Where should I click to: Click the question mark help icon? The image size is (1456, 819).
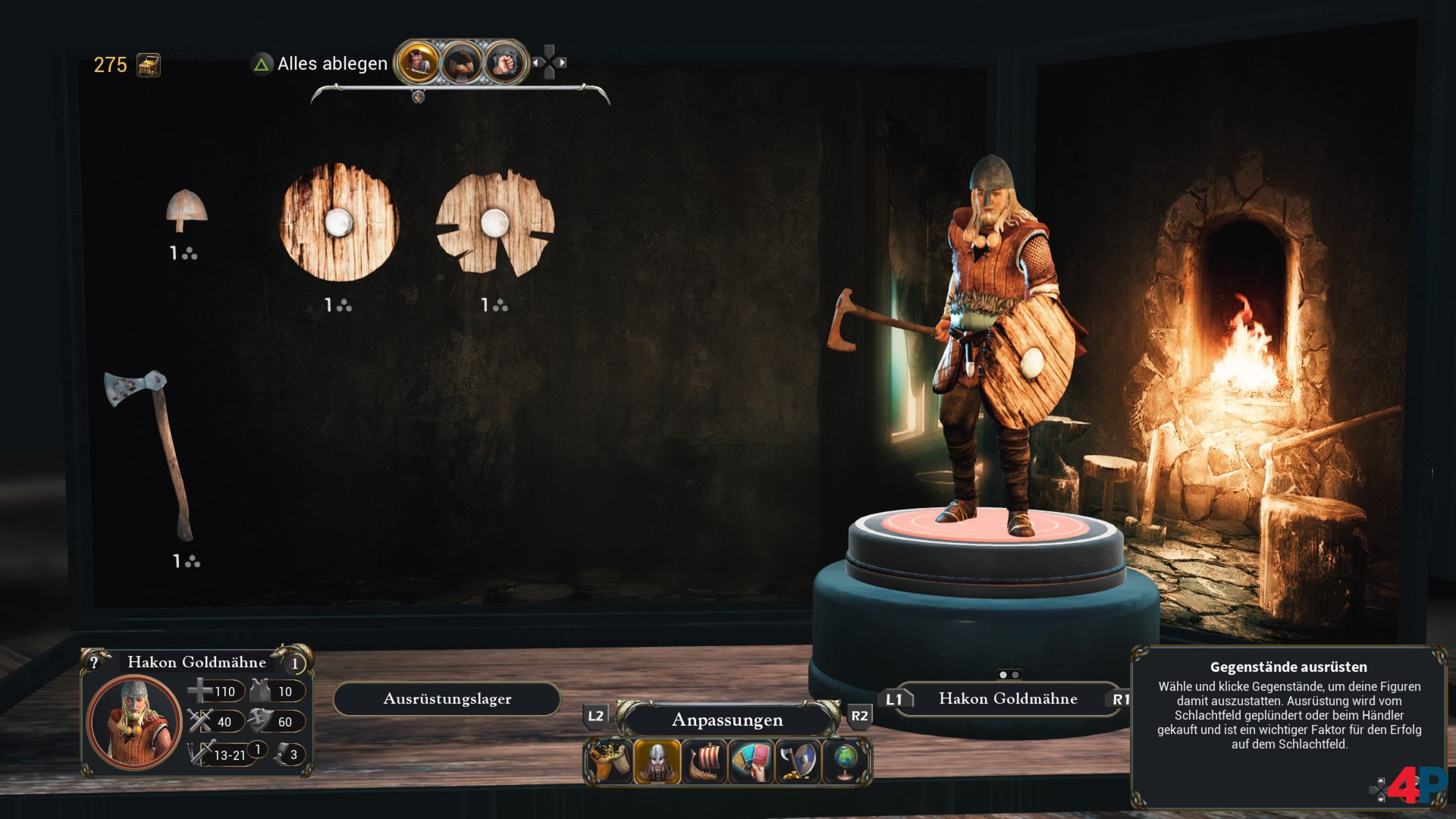(94, 662)
